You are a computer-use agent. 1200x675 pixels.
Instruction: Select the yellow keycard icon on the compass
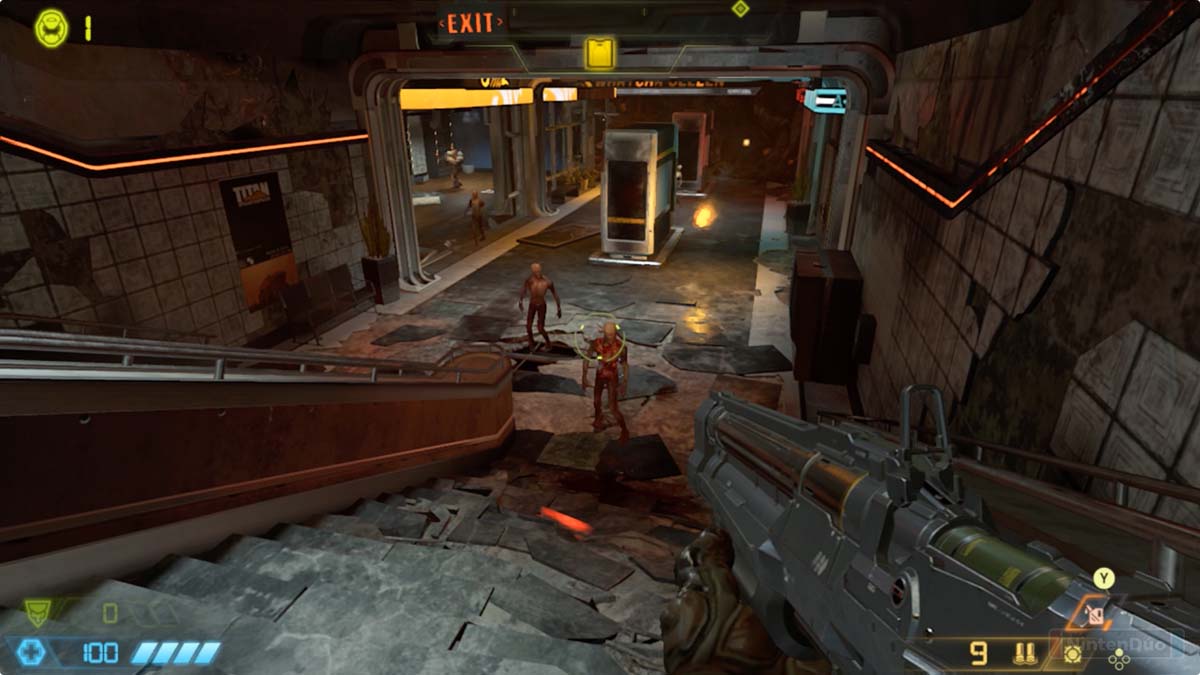600,53
